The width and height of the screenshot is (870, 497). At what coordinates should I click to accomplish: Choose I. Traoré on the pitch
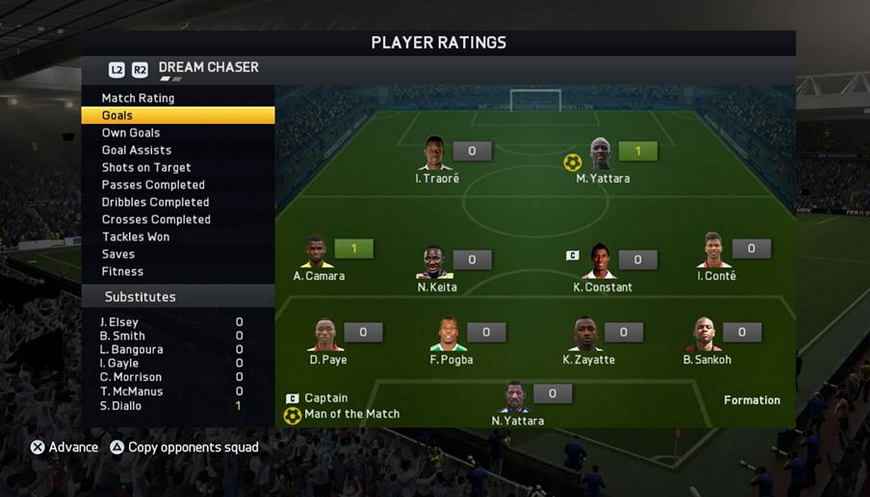(434, 154)
